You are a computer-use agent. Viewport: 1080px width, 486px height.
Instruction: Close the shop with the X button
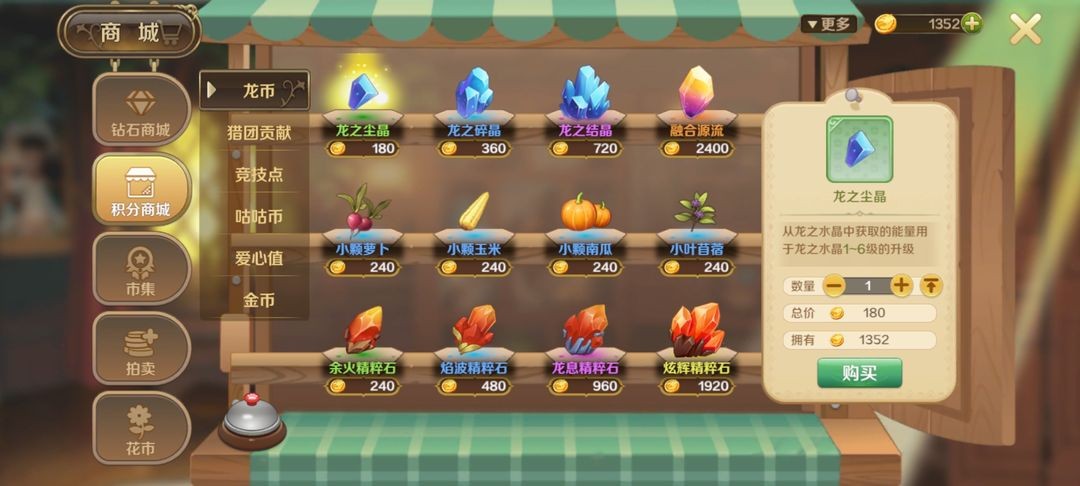point(1025,29)
